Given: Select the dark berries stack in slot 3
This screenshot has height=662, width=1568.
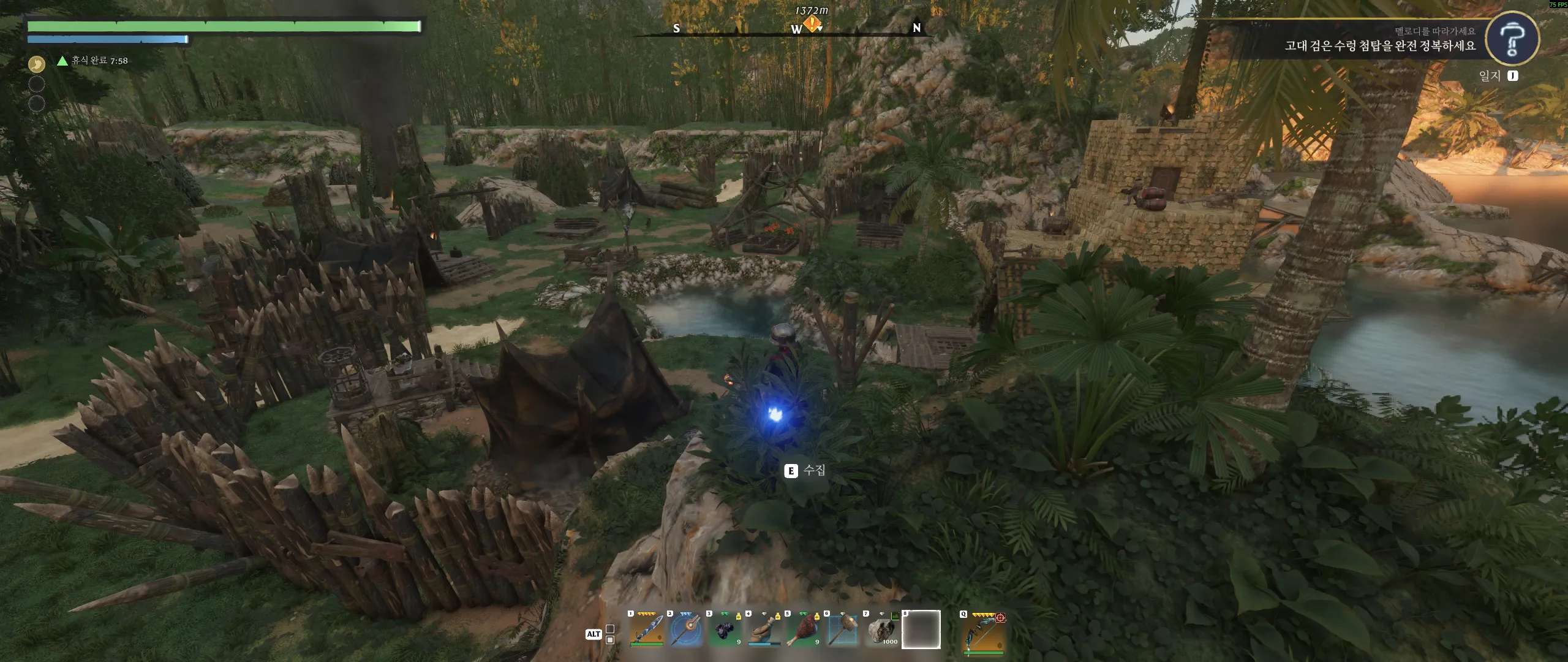Looking at the screenshot, I should tap(725, 630).
